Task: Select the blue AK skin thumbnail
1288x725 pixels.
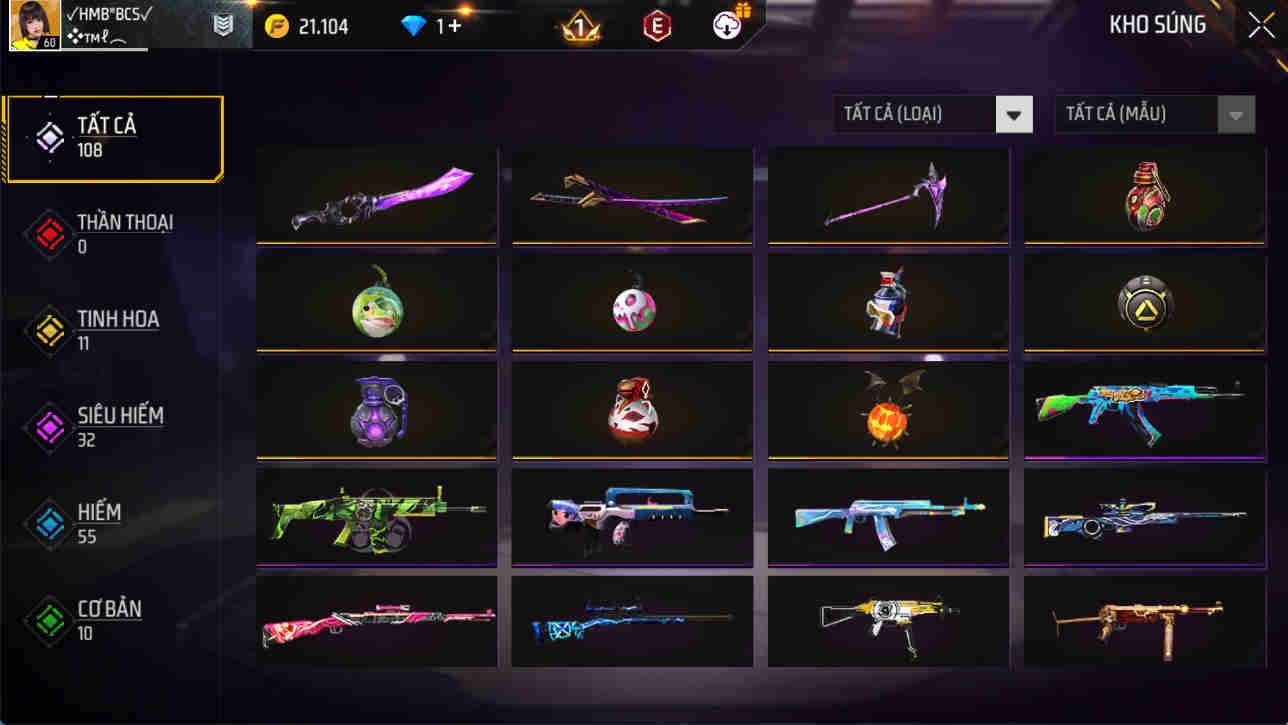Action: pyautogui.click(x=889, y=516)
